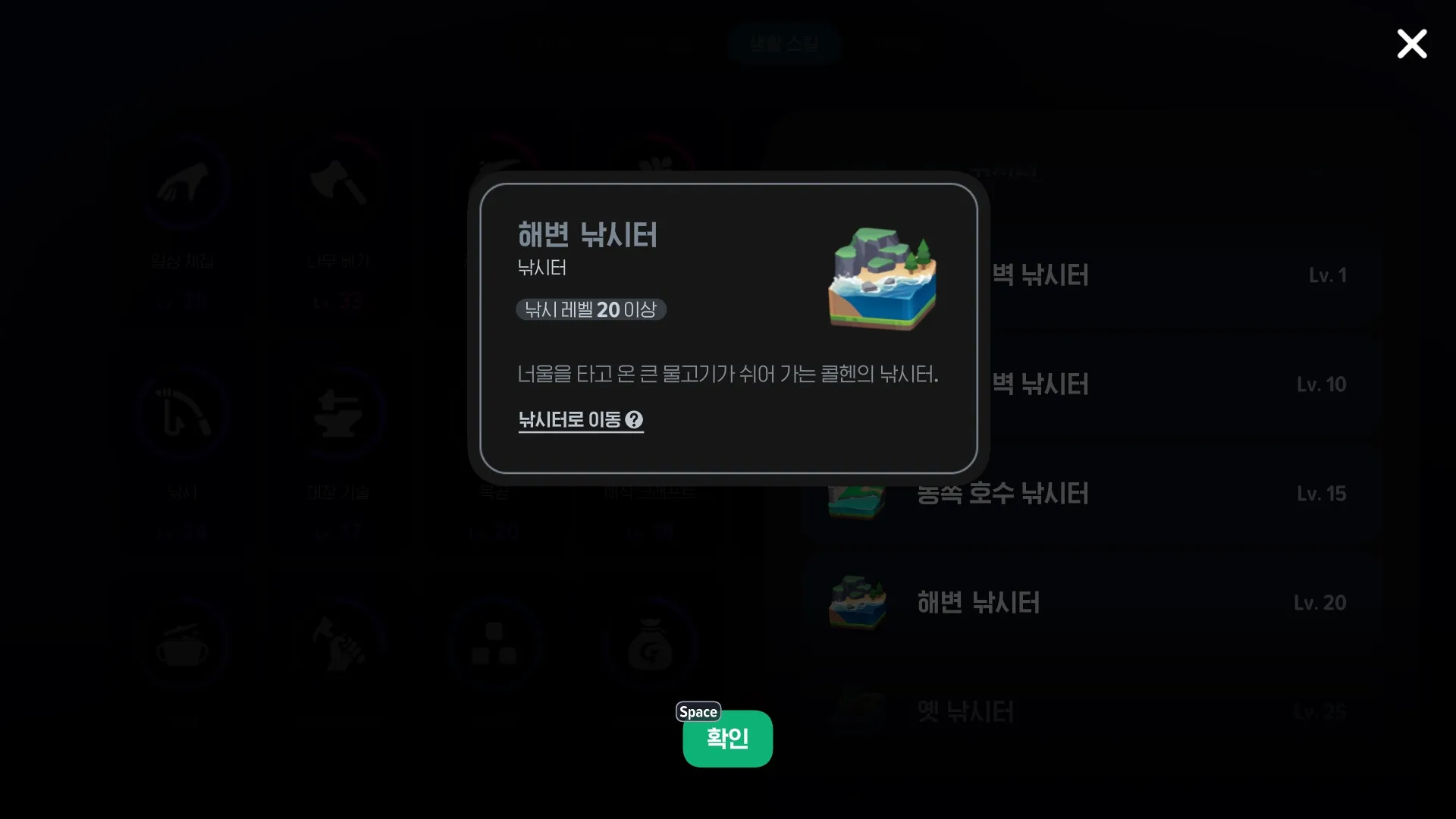Open the question mark help icon
The image size is (1456, 819).
tap(635, 420)
